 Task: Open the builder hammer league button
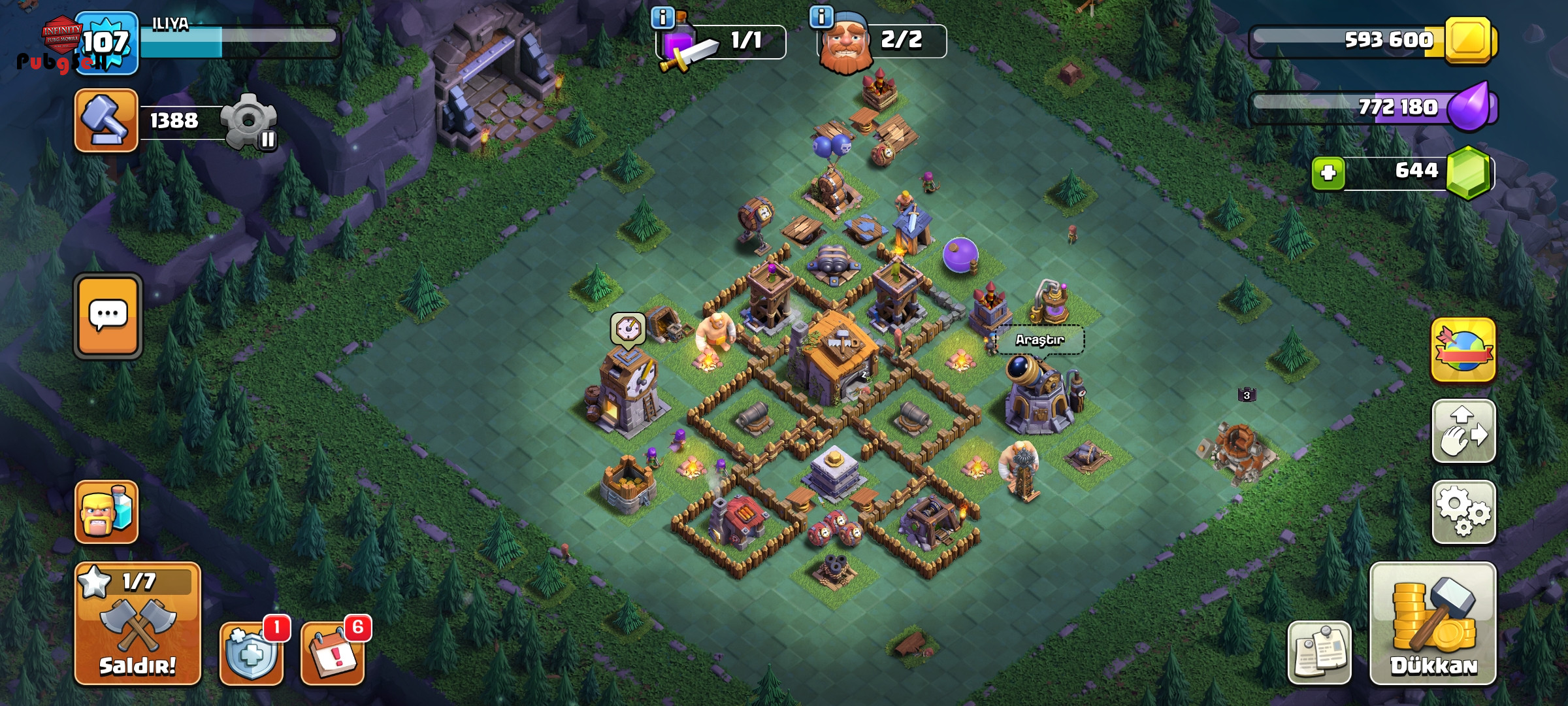point(106,120)
